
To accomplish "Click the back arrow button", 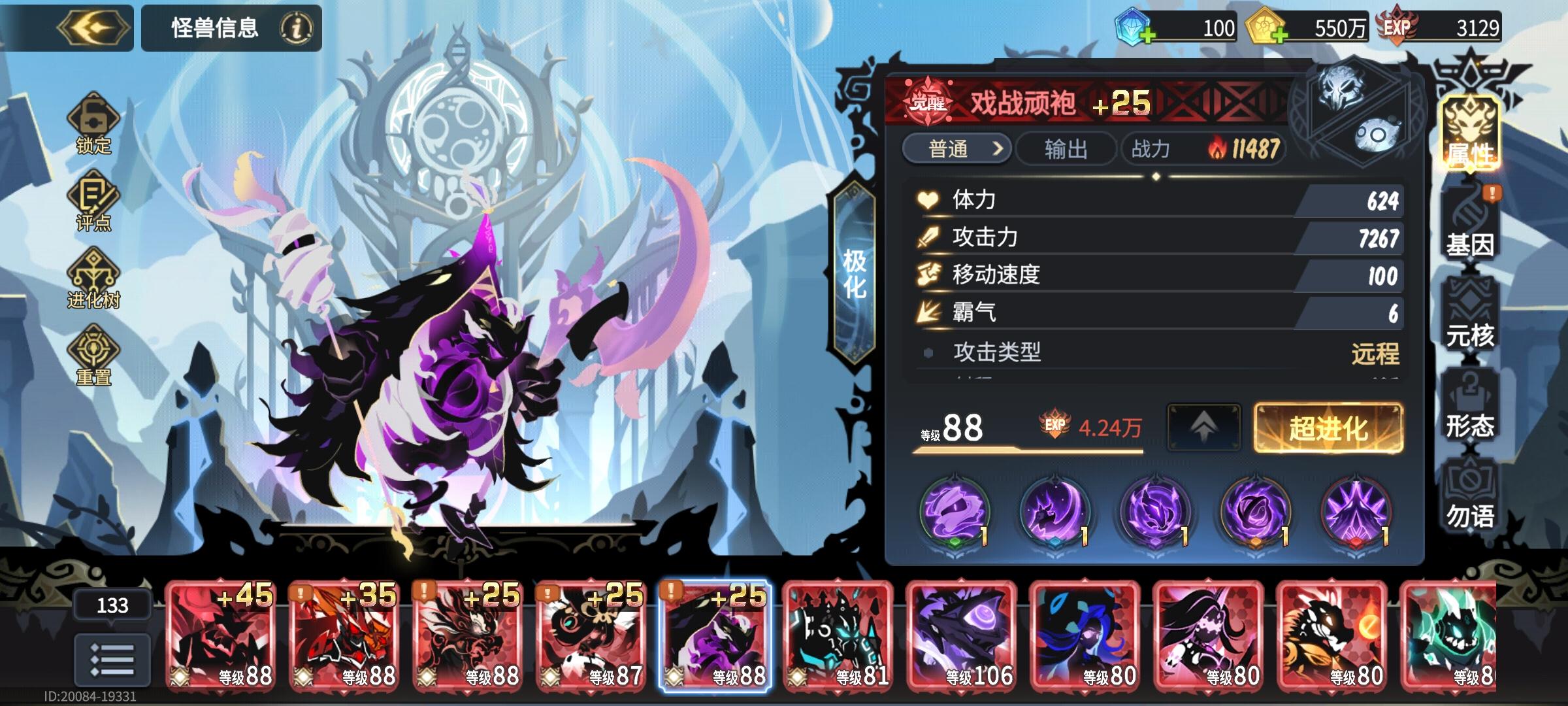I will point(94,27).
